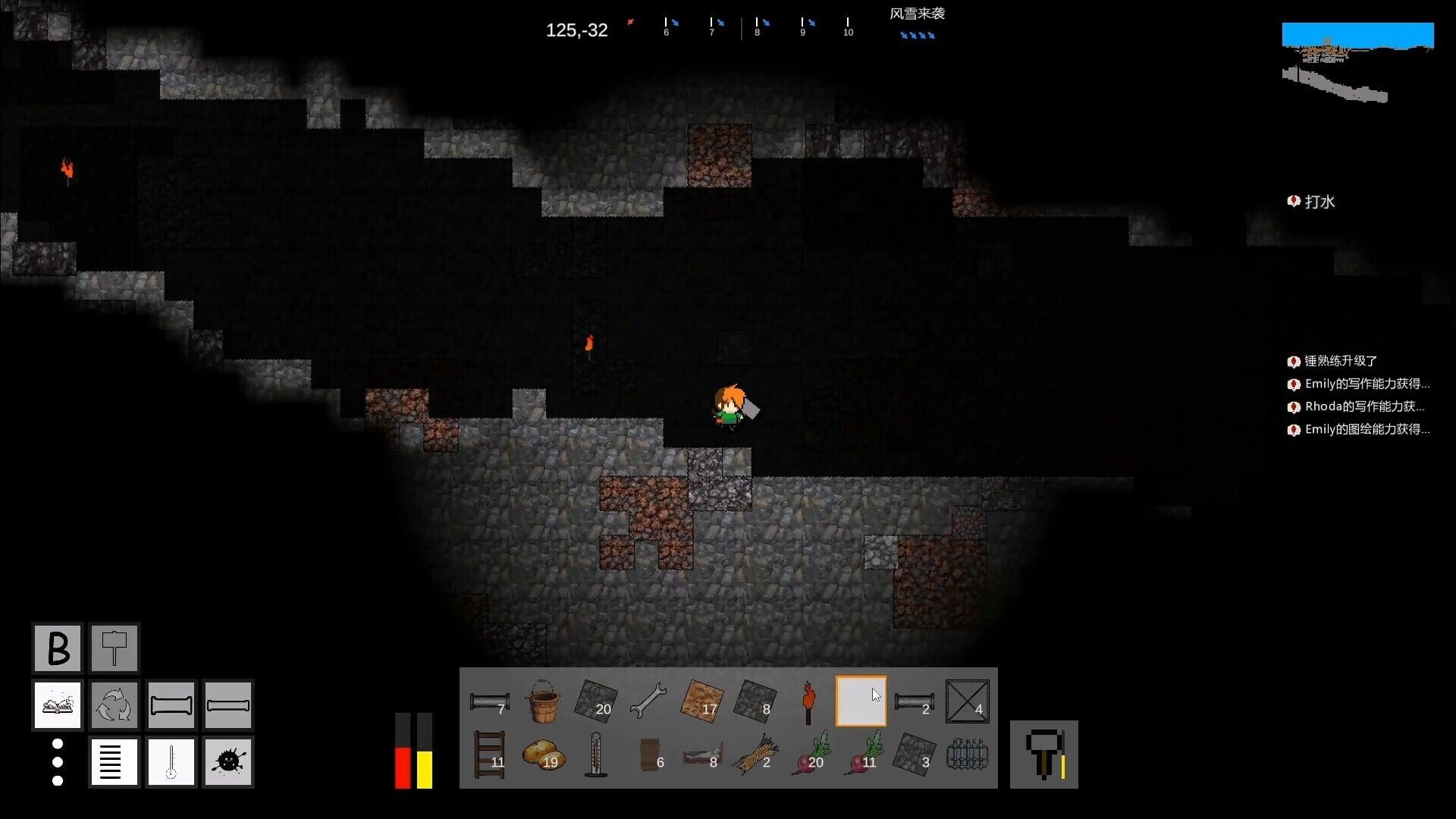Select the sign placement tool
Screen dimensions: 1456x819
[x=114, y=648]
